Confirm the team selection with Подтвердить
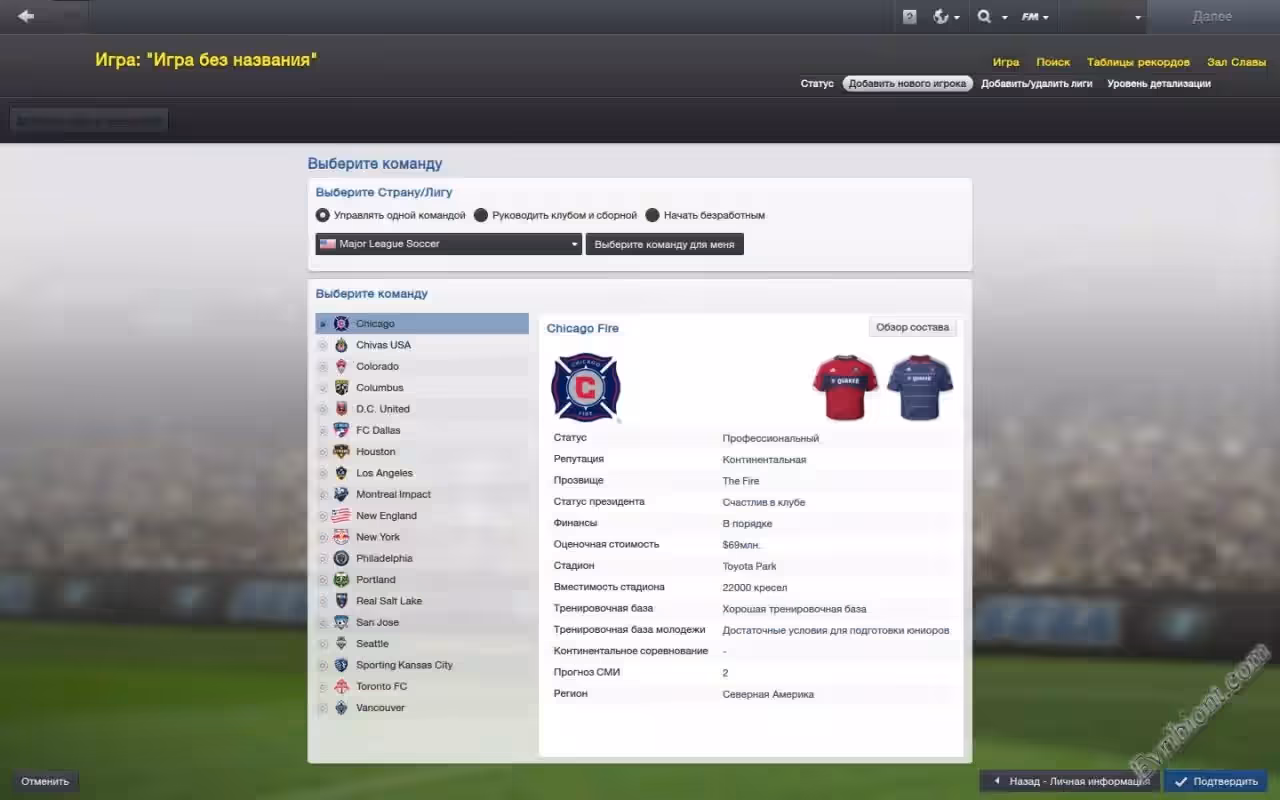 click(x=1216, y=781)
